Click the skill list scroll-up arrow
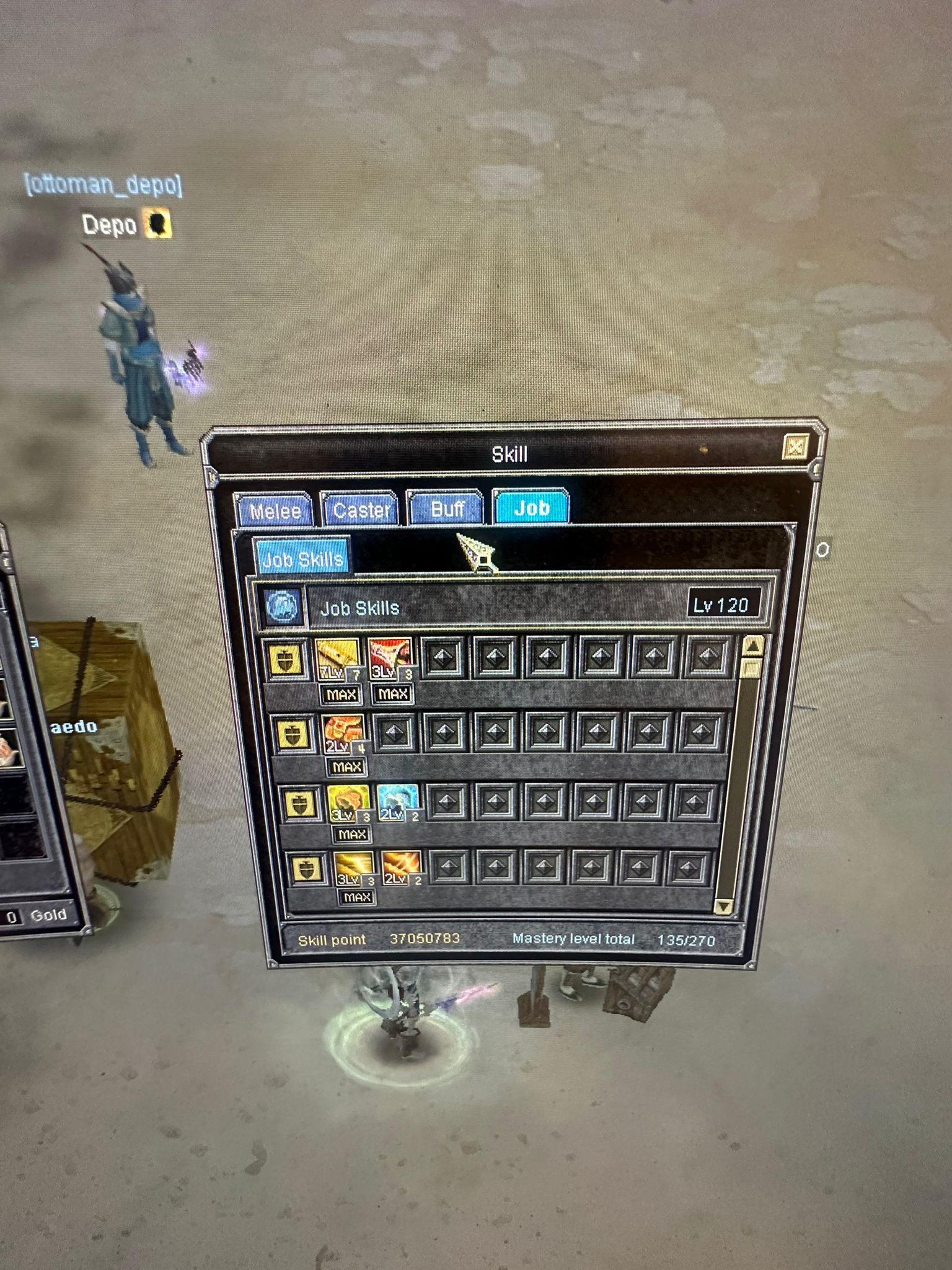952x1270 pixels. 753,647
